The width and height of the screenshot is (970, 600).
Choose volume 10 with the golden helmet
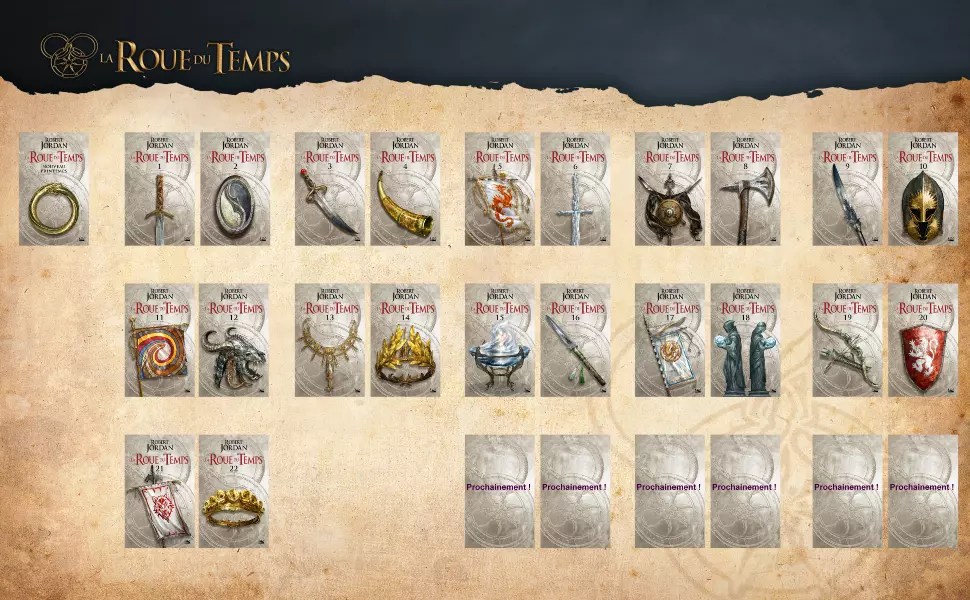pos(923,189)
